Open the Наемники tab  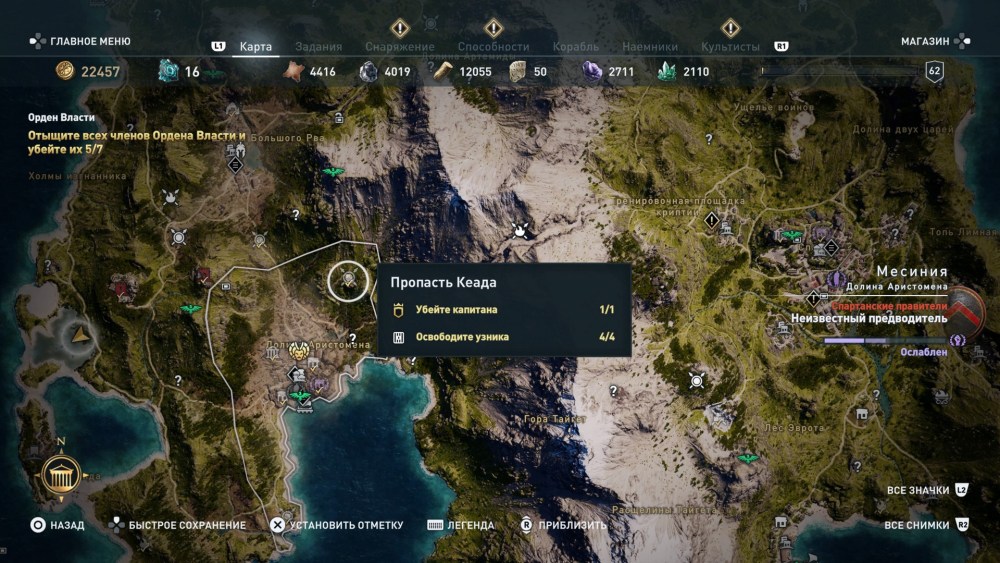[649, 46]
